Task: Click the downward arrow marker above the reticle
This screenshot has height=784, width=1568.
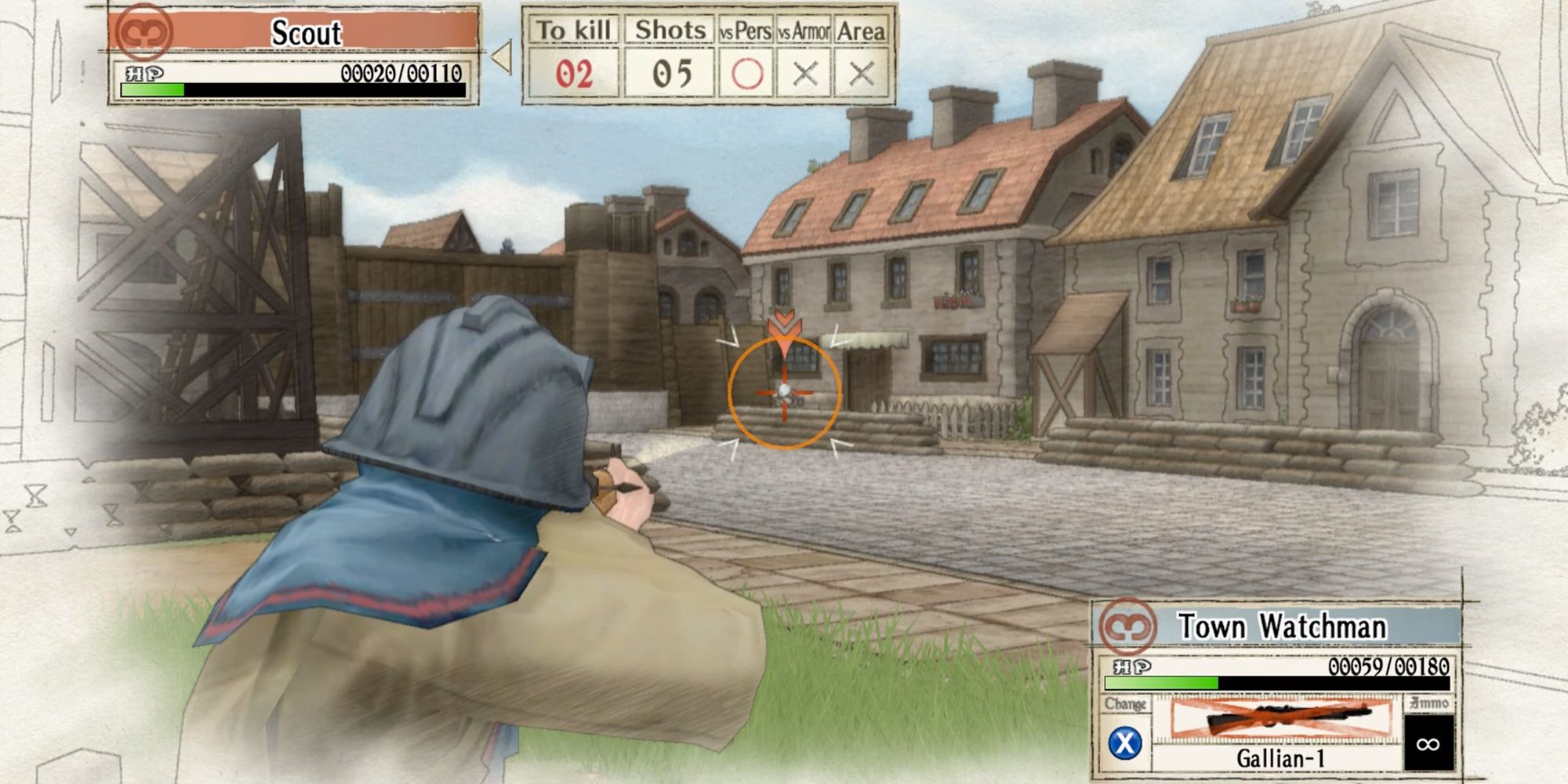Action: 784,325
